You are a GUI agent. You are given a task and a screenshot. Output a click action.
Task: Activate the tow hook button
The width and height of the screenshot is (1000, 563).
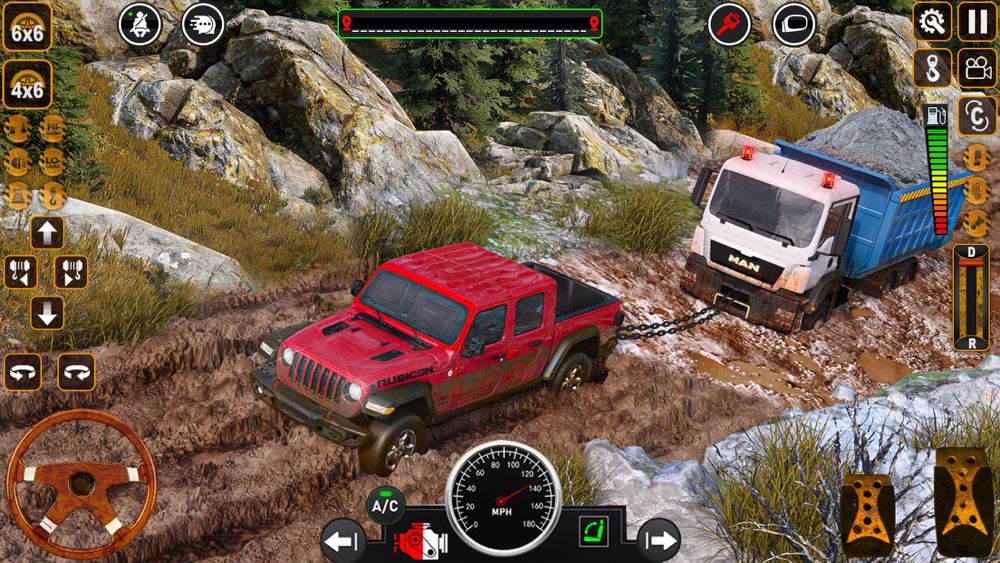(x=932, y=68)
